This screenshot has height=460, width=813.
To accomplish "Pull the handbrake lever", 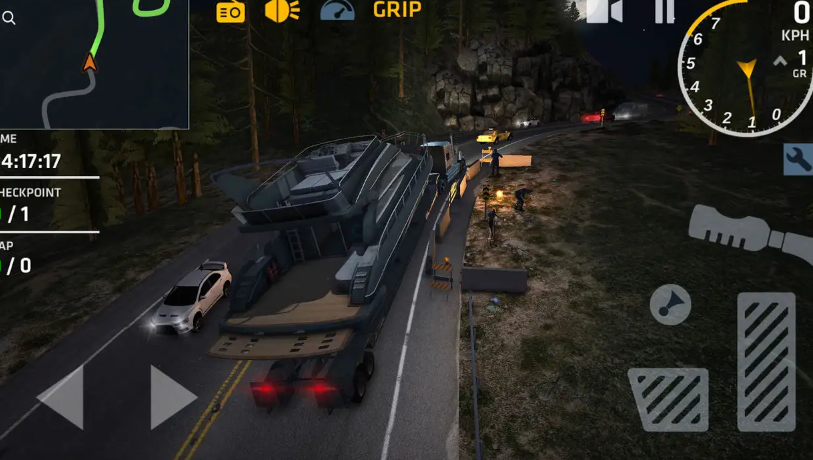I will (750, 233).
